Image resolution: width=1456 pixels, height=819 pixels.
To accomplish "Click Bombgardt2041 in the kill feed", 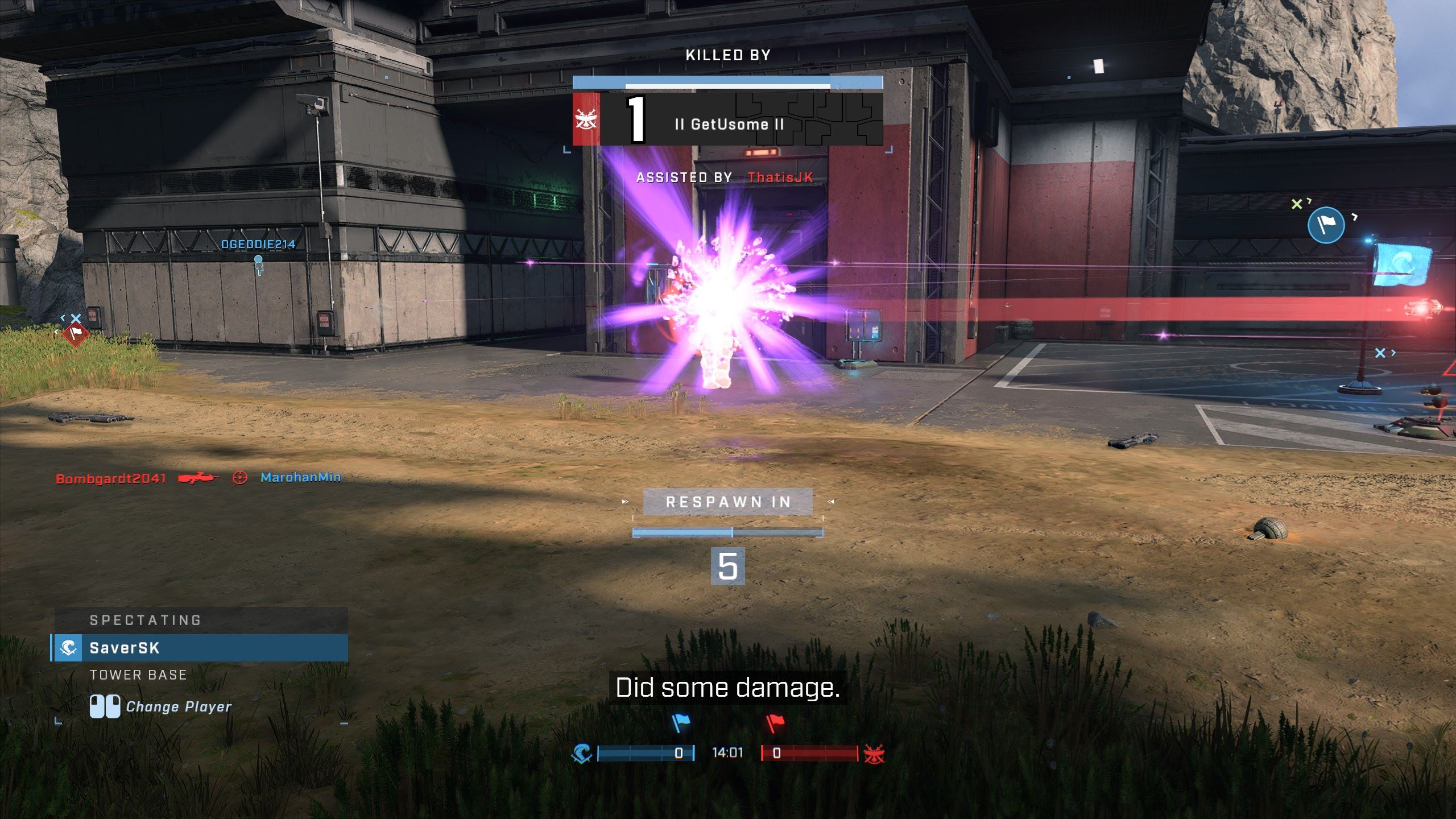I will click(111, 478).
